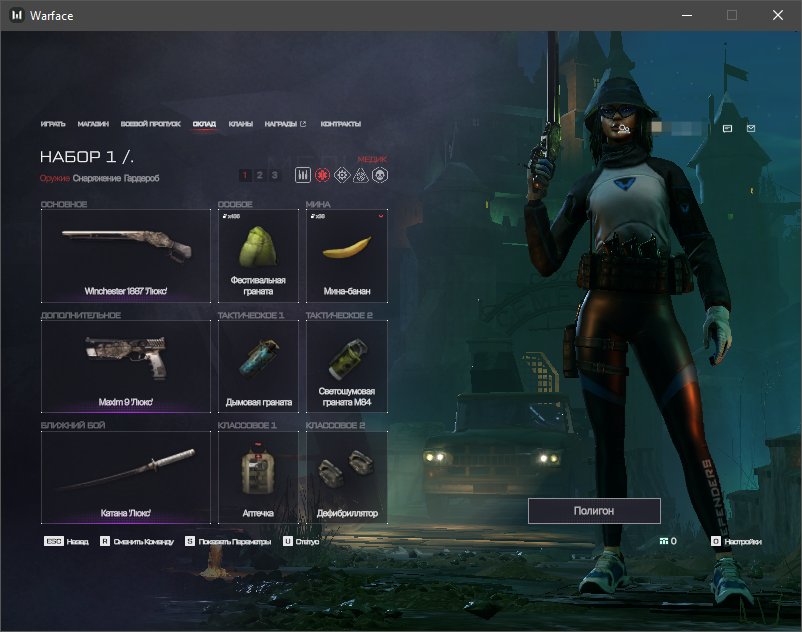Show the КОНТРАКТЫ tab
This screenshot has width=802, height=632.
click(x=340, y=124)
